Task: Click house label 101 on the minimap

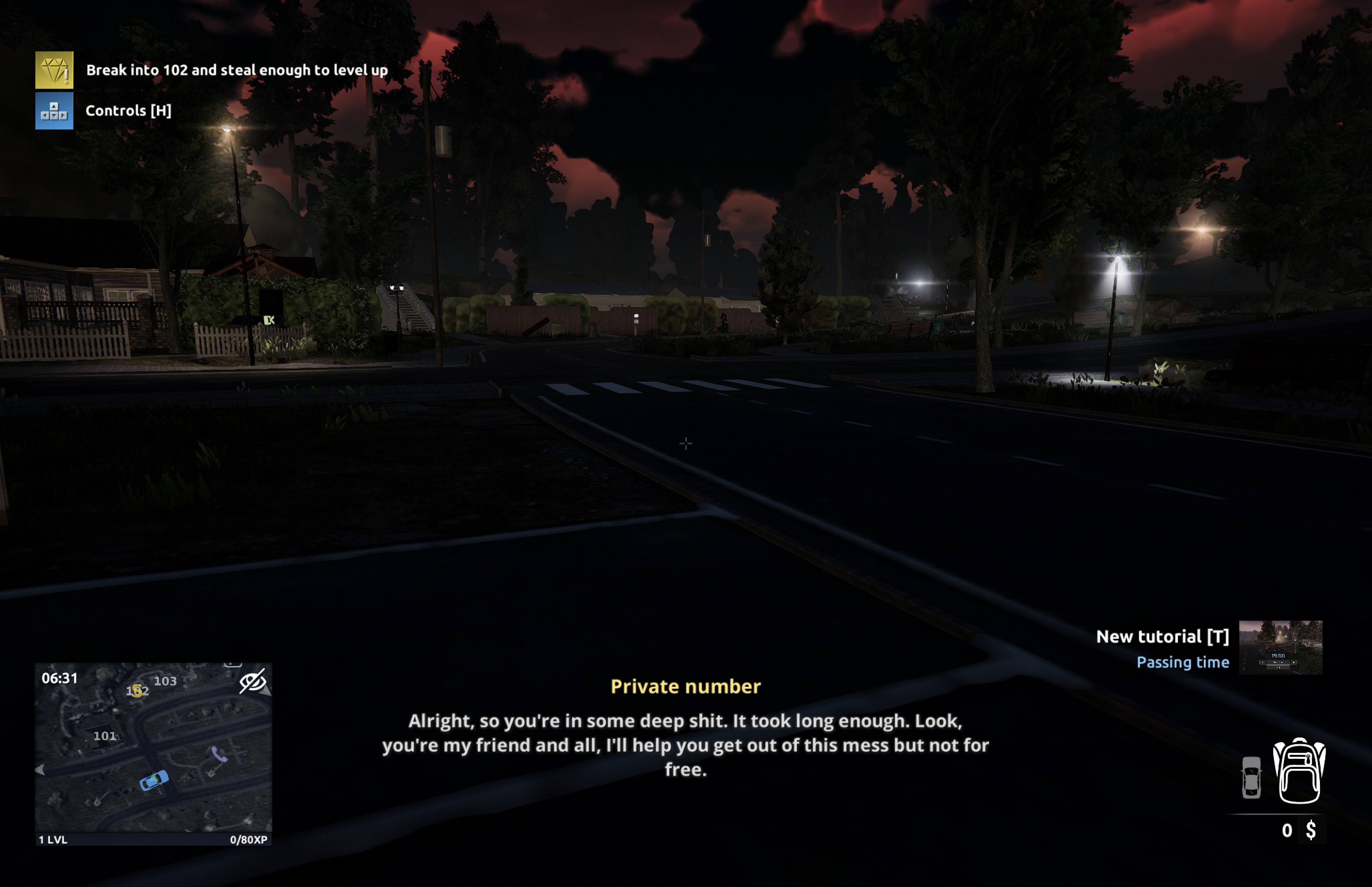Action: point(106,736)
